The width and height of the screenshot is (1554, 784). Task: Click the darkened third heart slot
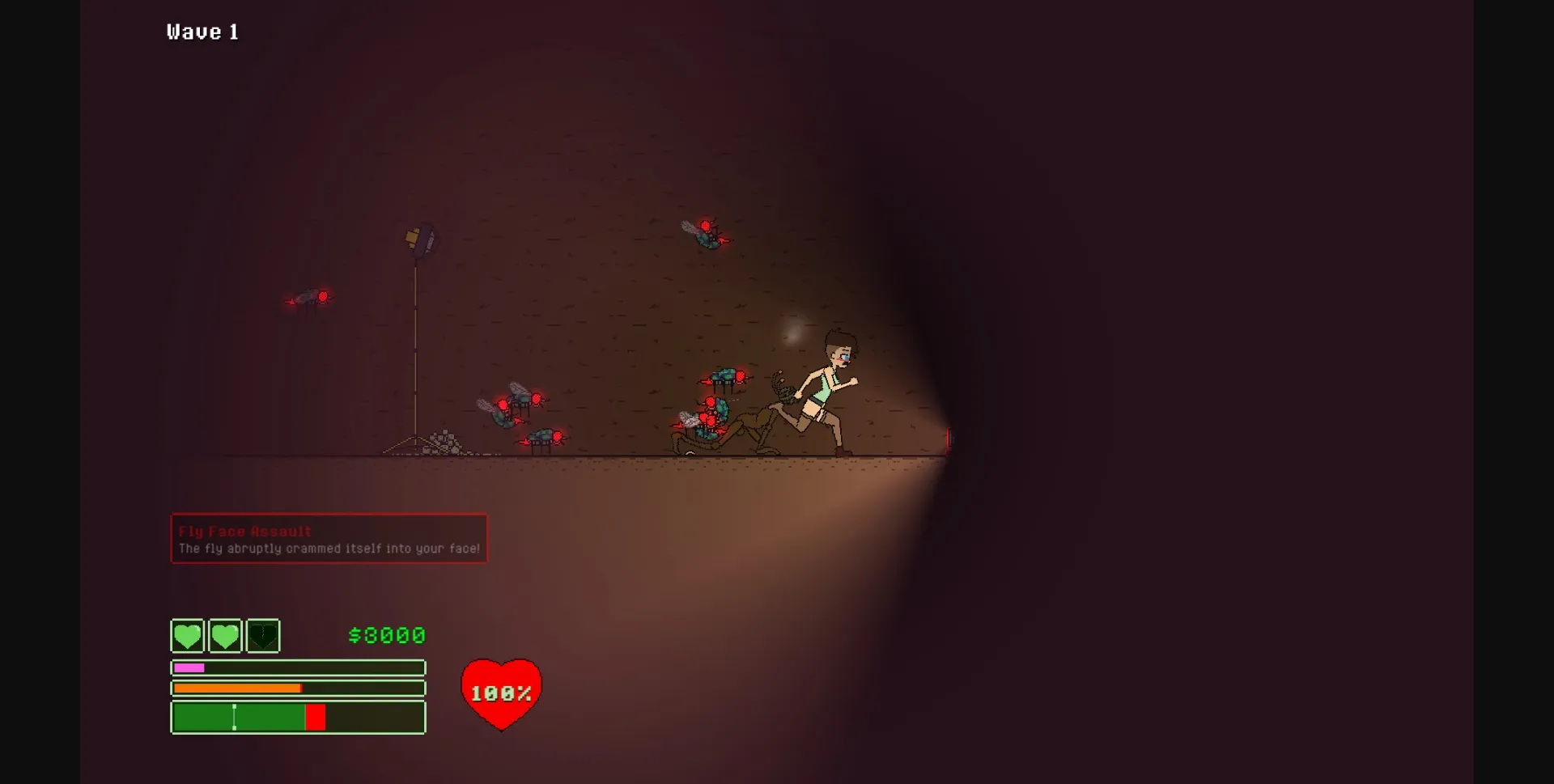click(x=262, y=636)
